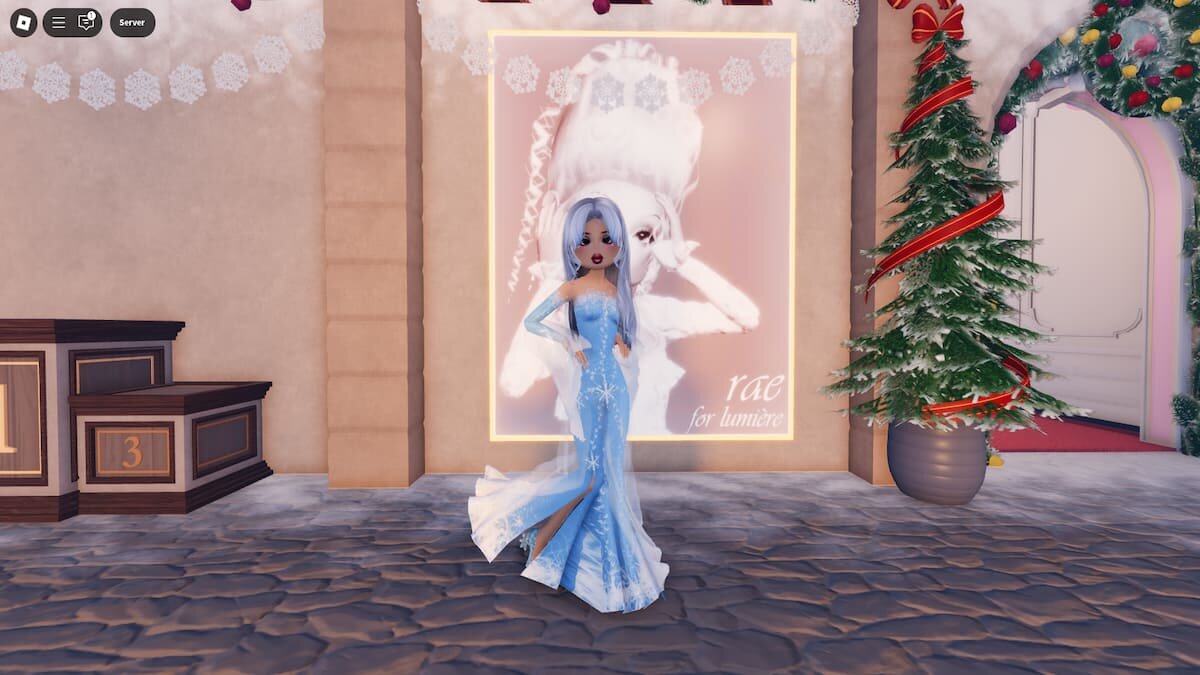Open the chat icon with notification badge
Screen dimensions: 1200x675
[86, 22]
